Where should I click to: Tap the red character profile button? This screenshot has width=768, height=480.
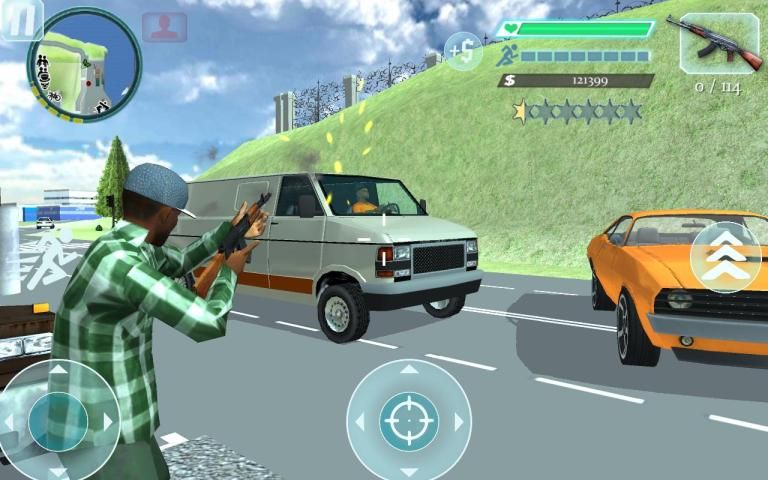click(164, 27)
